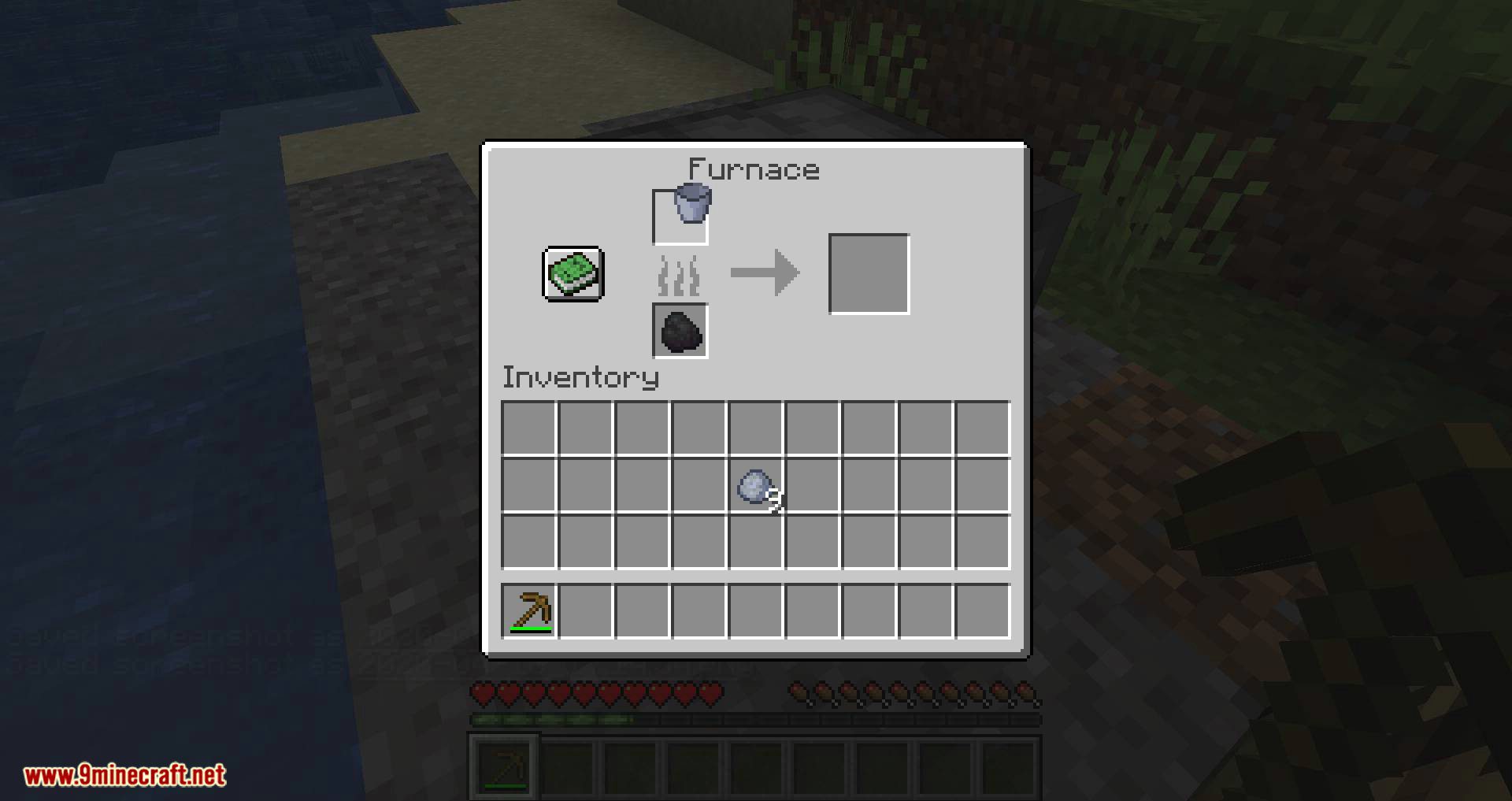
Task: Click the flame indicator between furnace slots
Action: (679, 273)
